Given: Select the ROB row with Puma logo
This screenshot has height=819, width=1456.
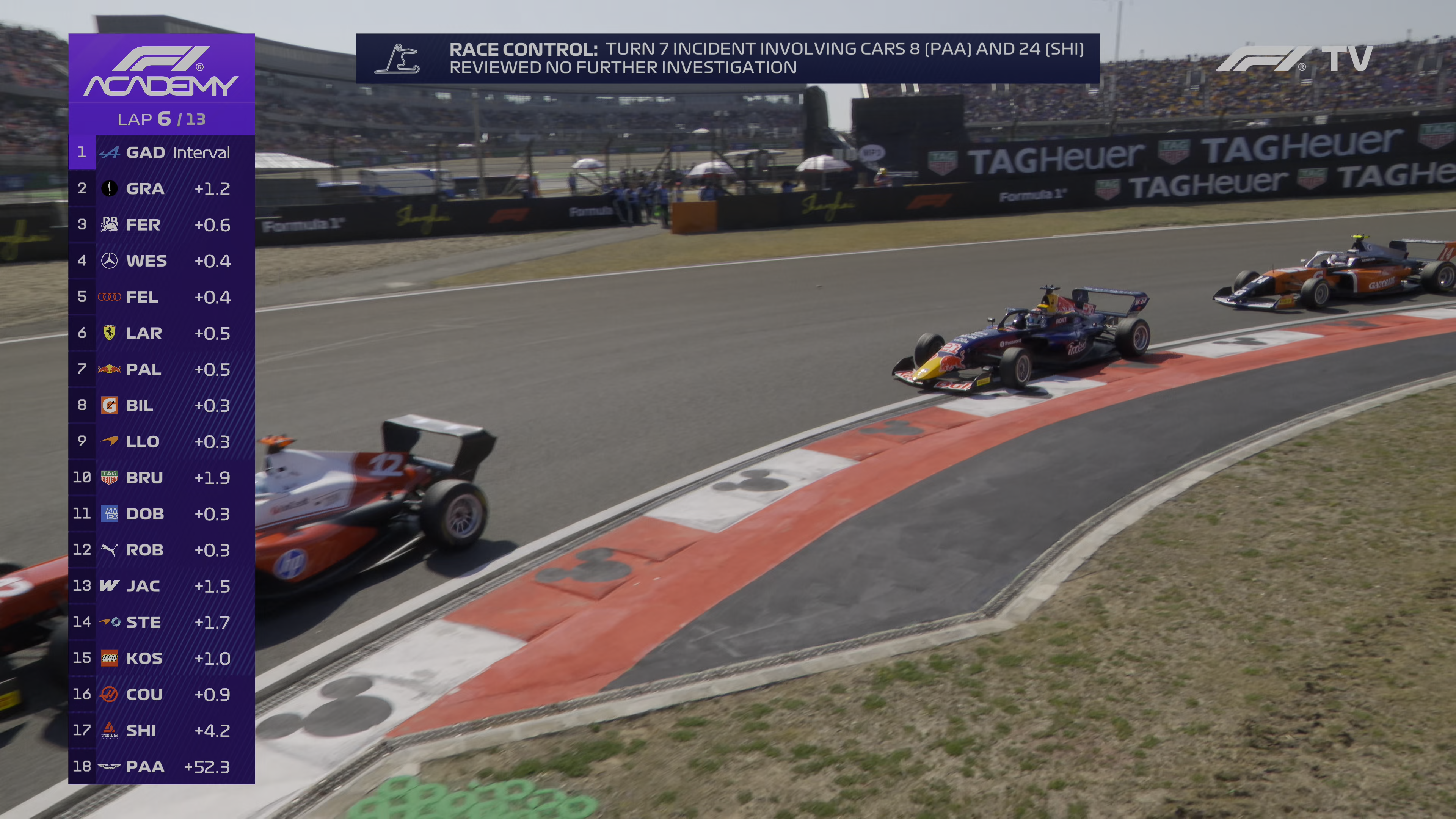Looking at the screenshot, I should (x=162, y=550).
